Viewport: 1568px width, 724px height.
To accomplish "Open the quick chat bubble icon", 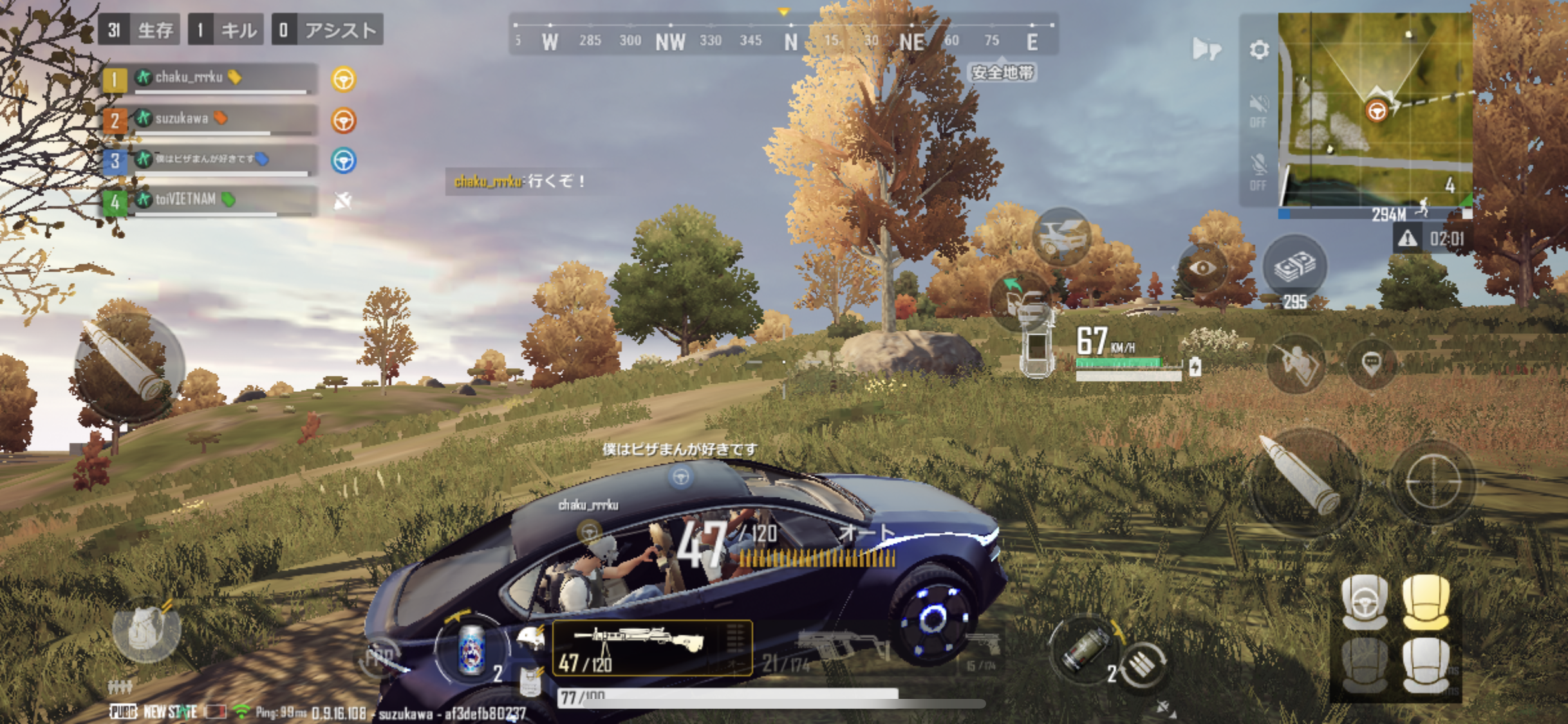I will 1372,364.
